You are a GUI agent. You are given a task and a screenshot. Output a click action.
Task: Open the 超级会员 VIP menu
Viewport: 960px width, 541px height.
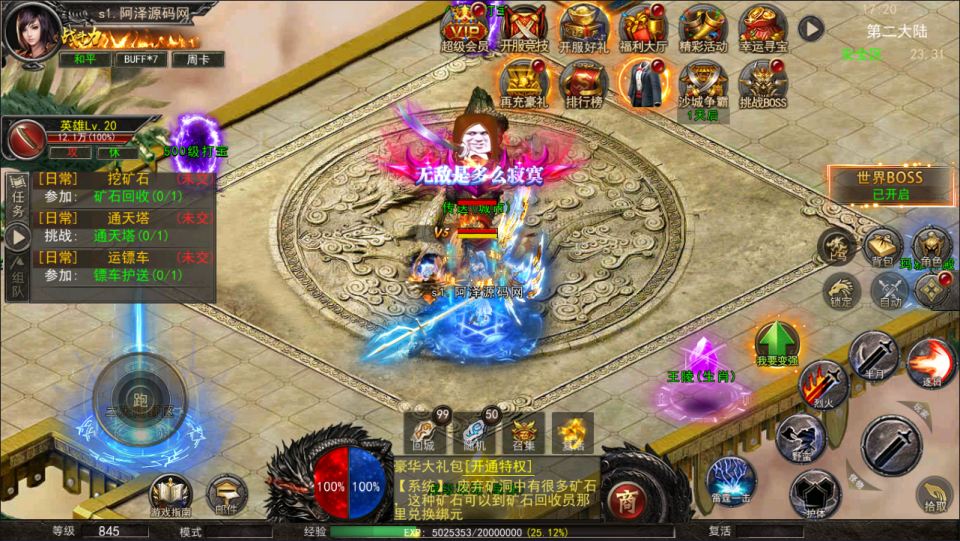click(464, 26)
